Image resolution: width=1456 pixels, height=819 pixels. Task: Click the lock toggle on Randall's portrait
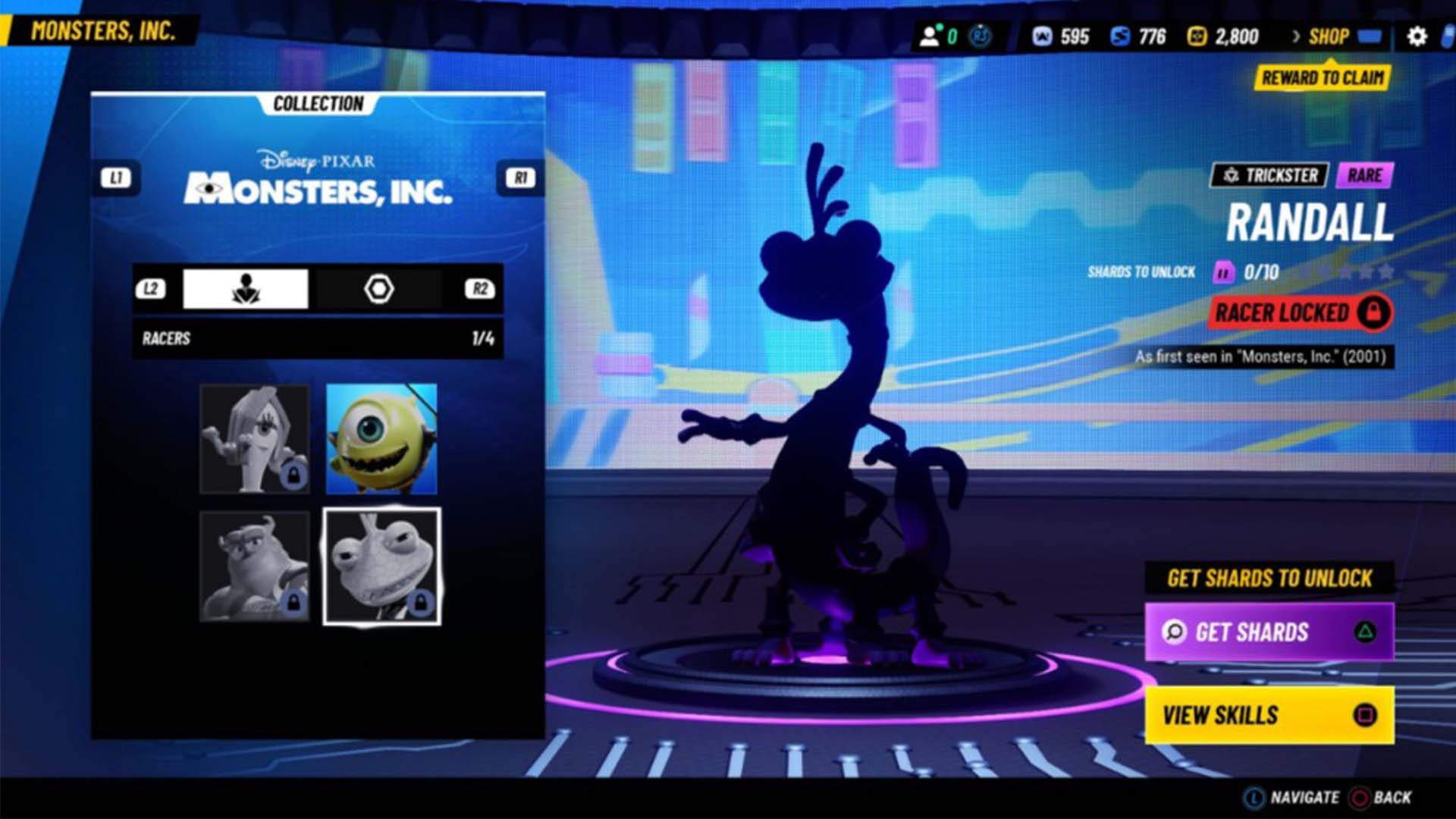(421, 604)
